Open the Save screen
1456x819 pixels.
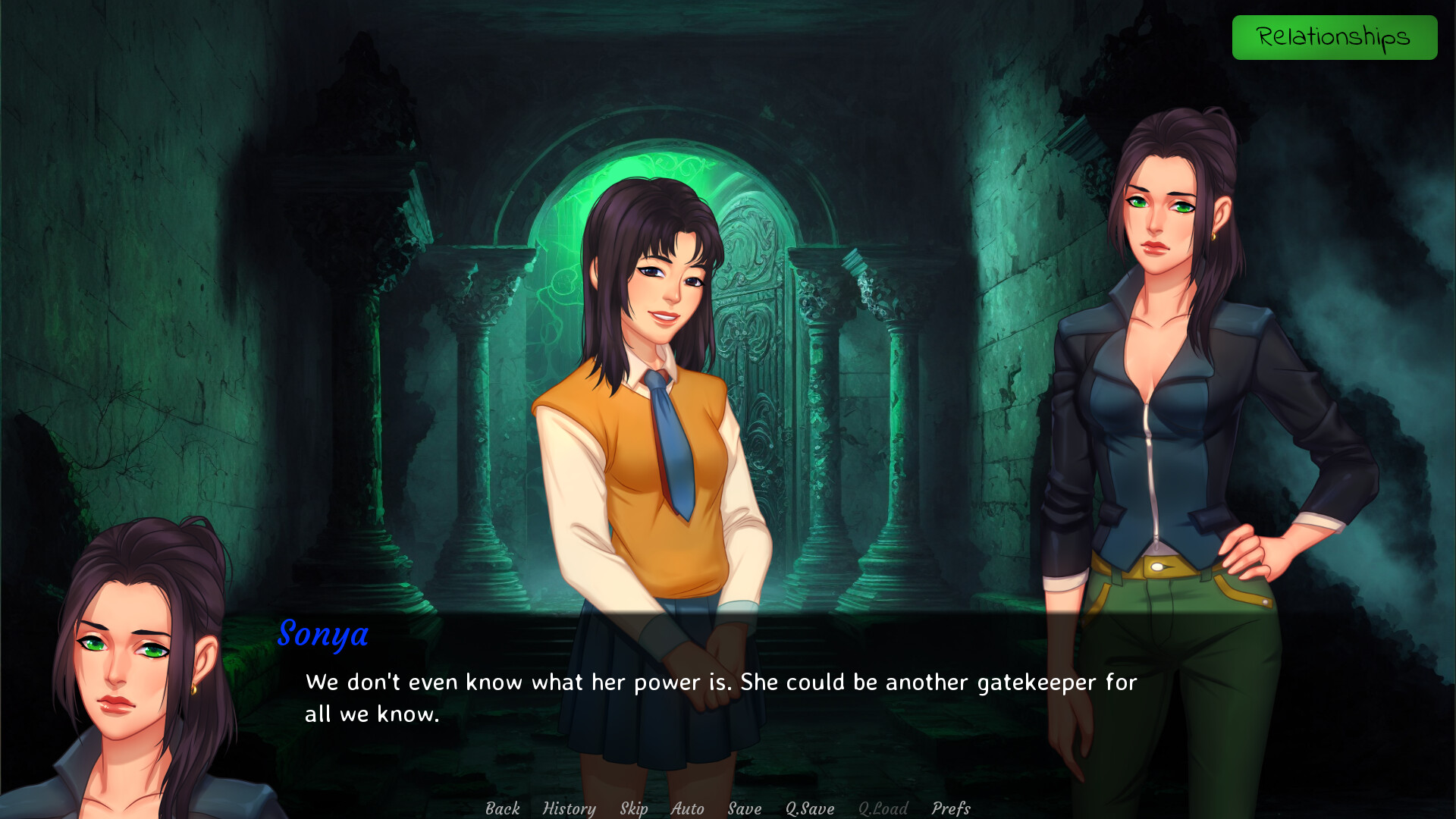click(743, 808)
